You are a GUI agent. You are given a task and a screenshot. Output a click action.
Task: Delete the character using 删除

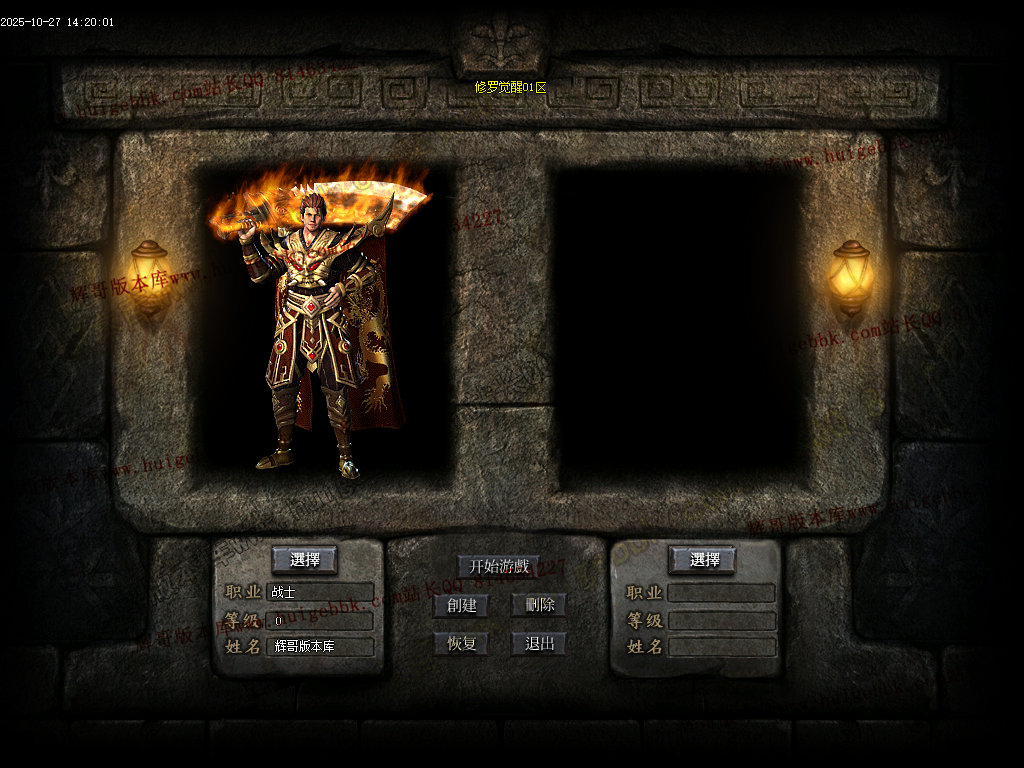tap(539, 605)
